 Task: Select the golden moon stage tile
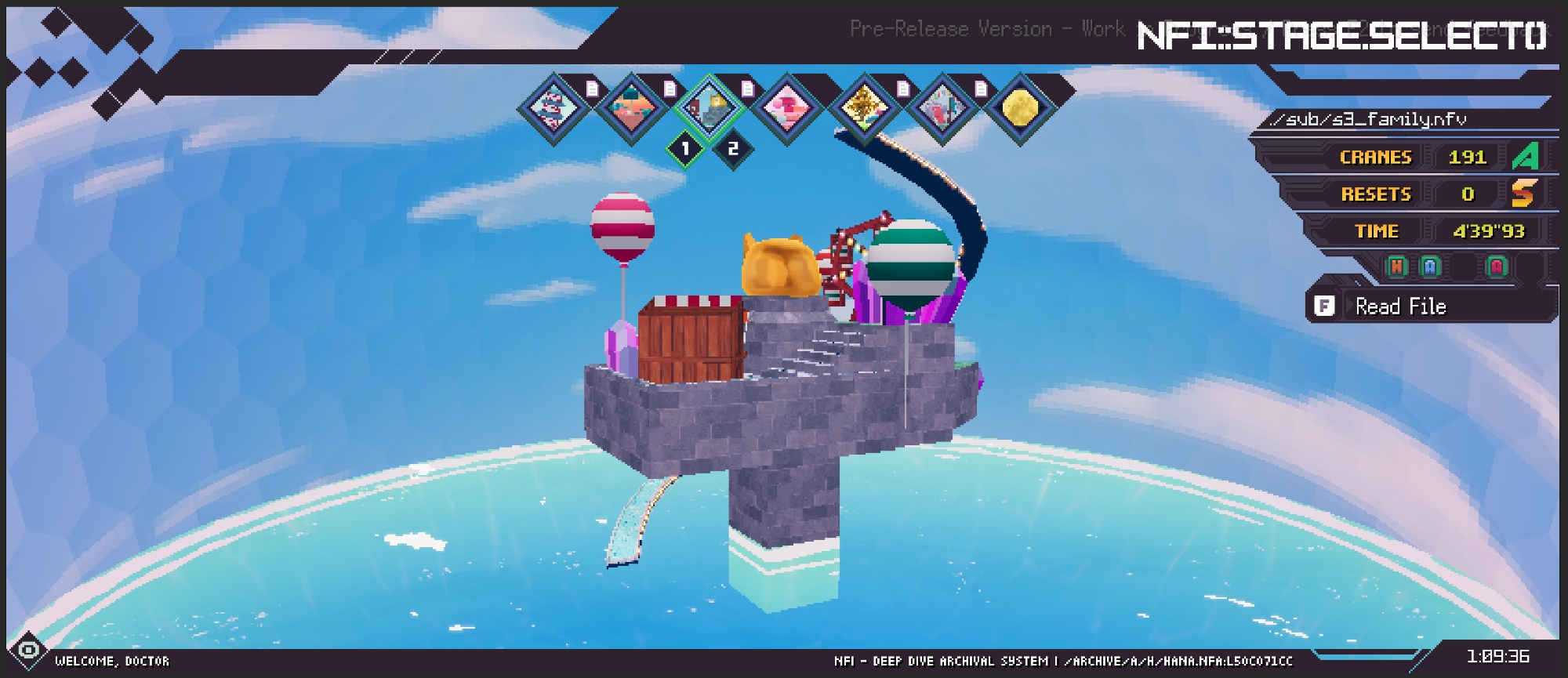pyautogui.click(x=1019, y=108)
